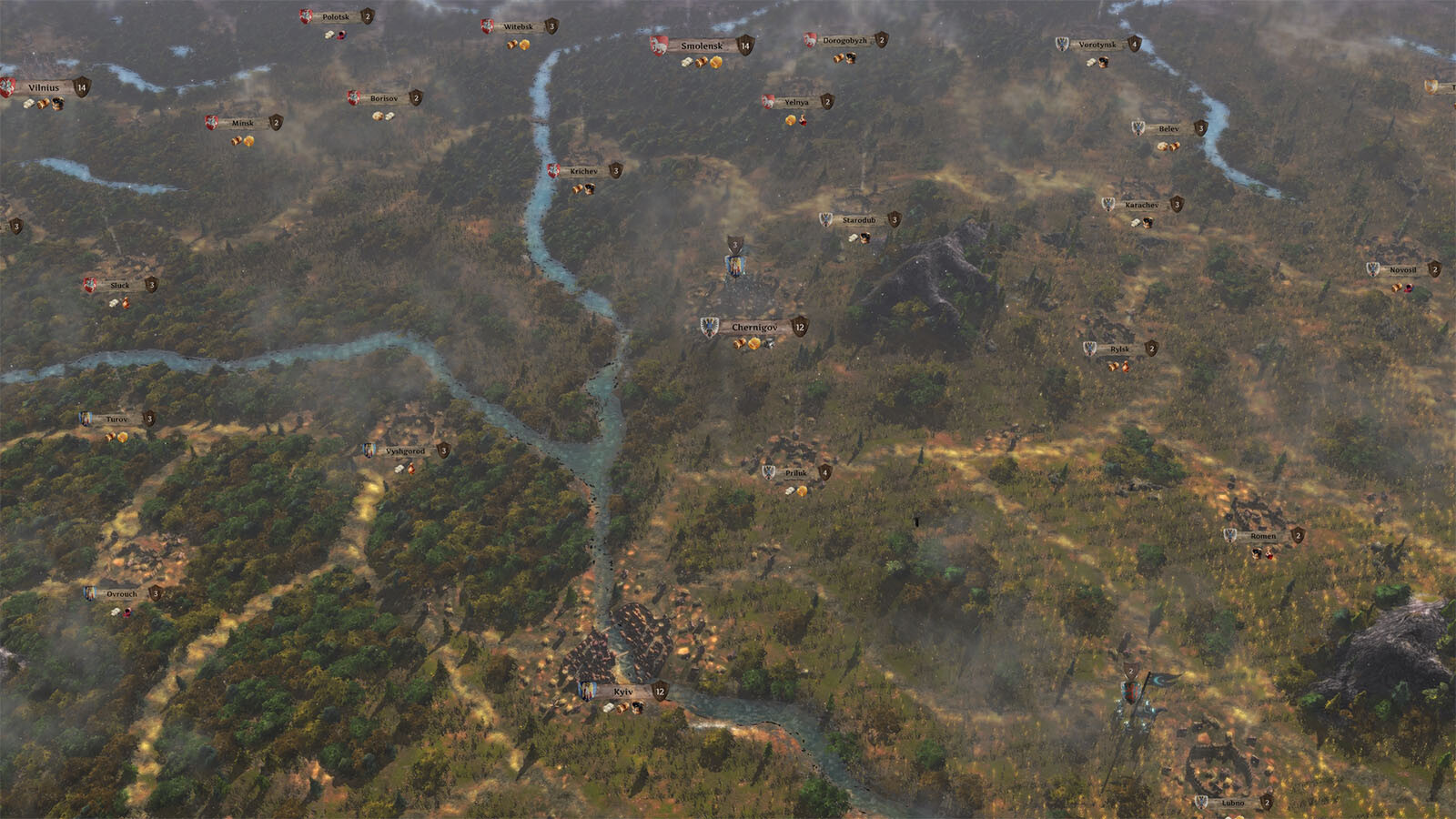Select the Minsk town nameplate

pos(243,124)
